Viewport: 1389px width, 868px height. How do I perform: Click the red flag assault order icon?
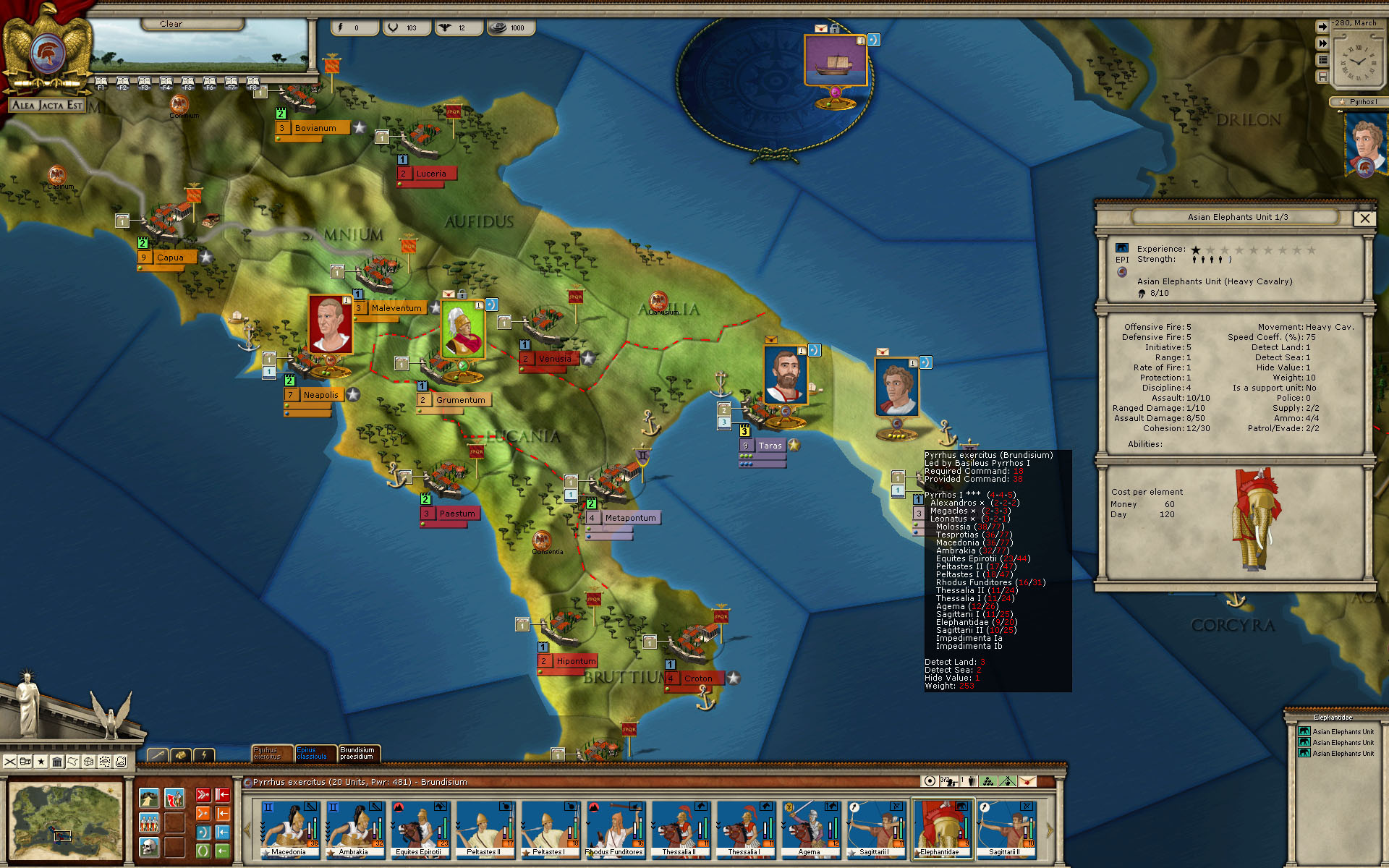(x=175, y=797)
